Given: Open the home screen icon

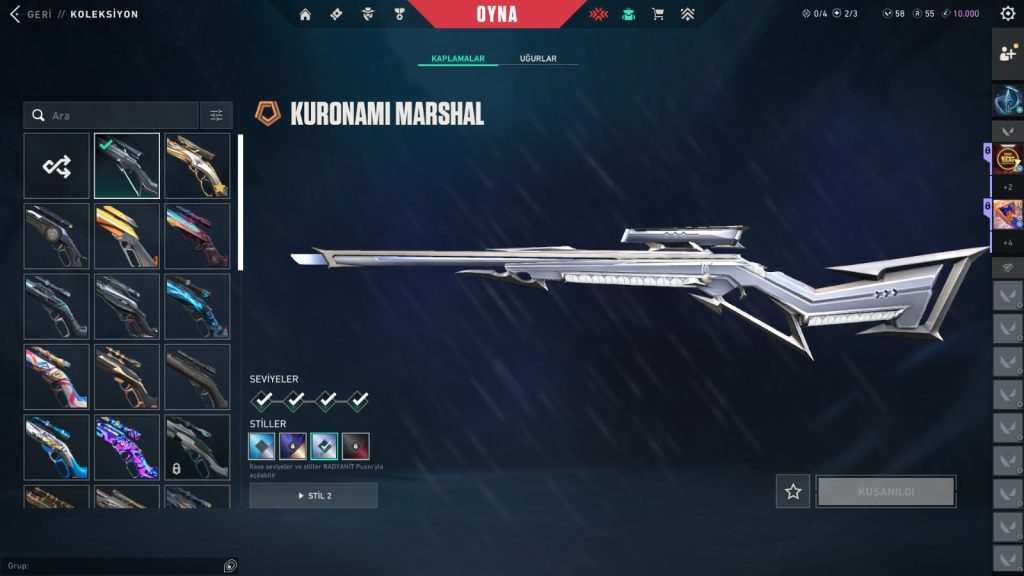Looking at the screenshot, I should click(305, 14).
